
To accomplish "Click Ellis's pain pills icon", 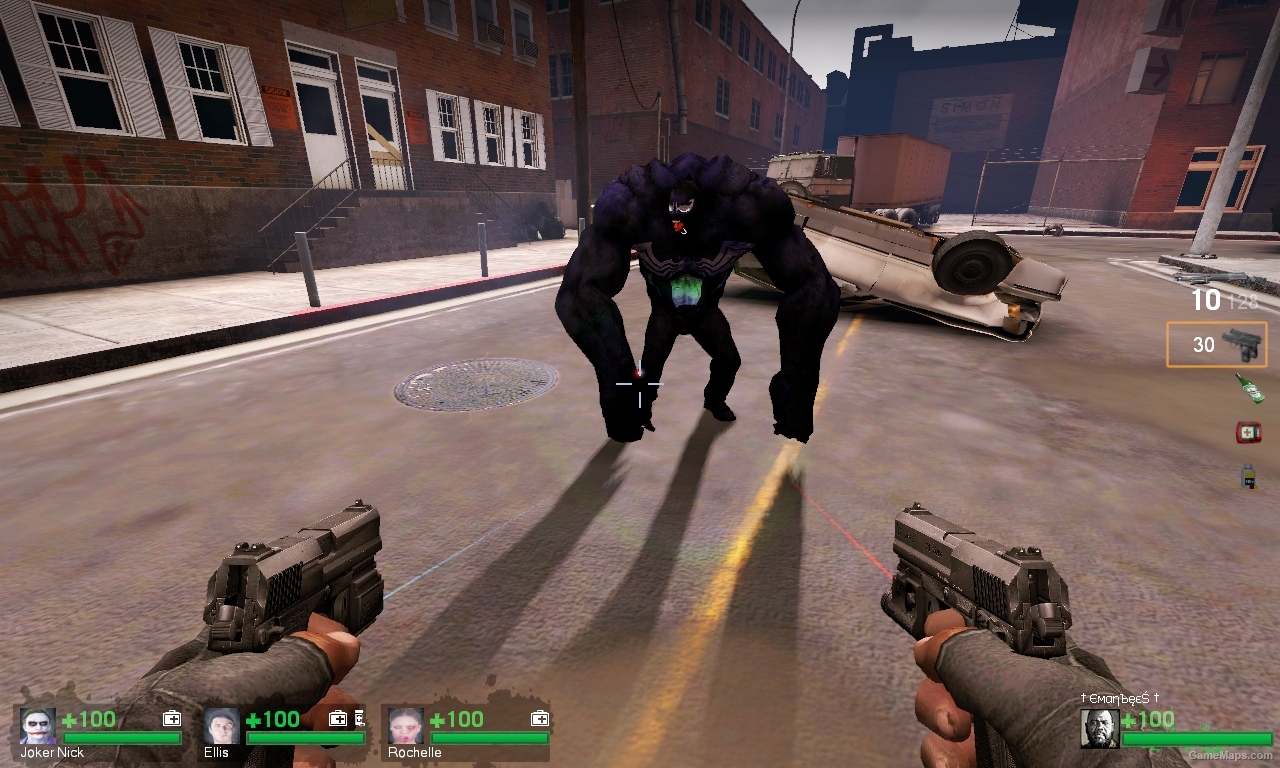I will tap(360, 719).
